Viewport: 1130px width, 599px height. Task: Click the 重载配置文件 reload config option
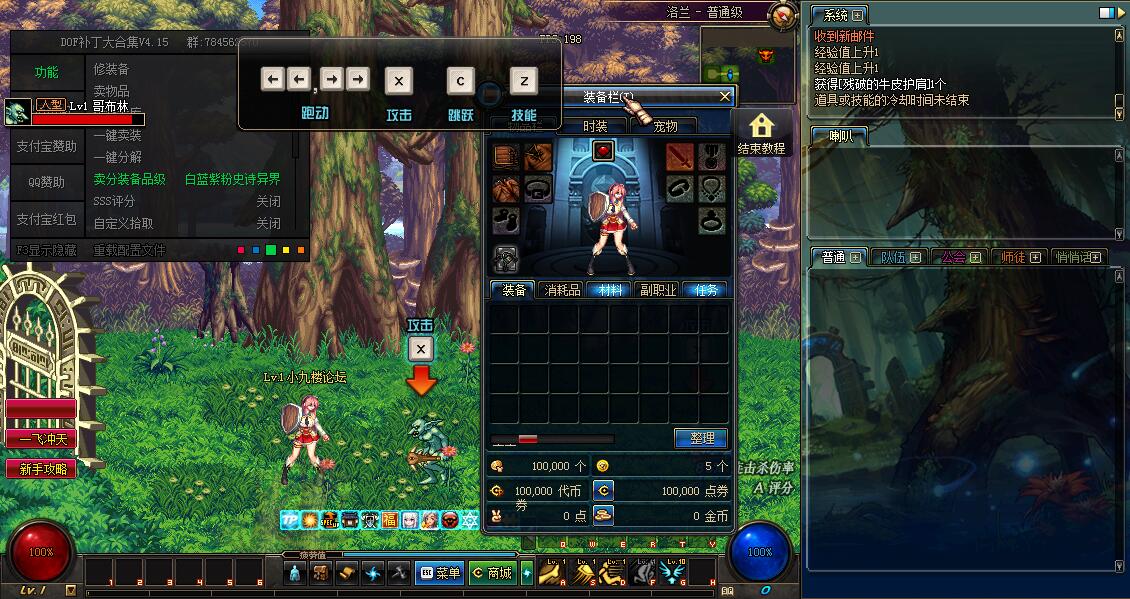coord(130,250)
